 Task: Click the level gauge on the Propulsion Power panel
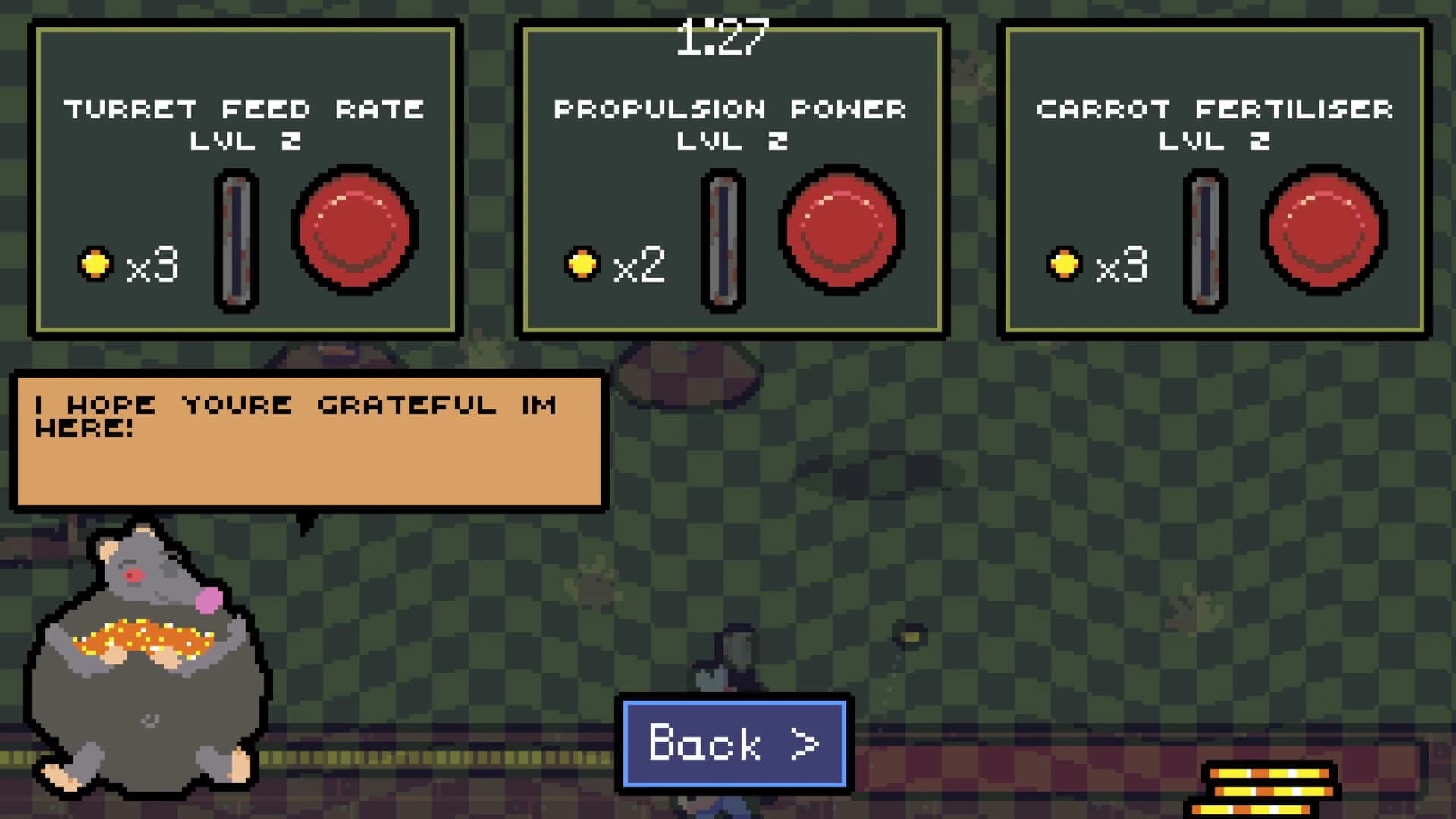[x=720, y=239]
